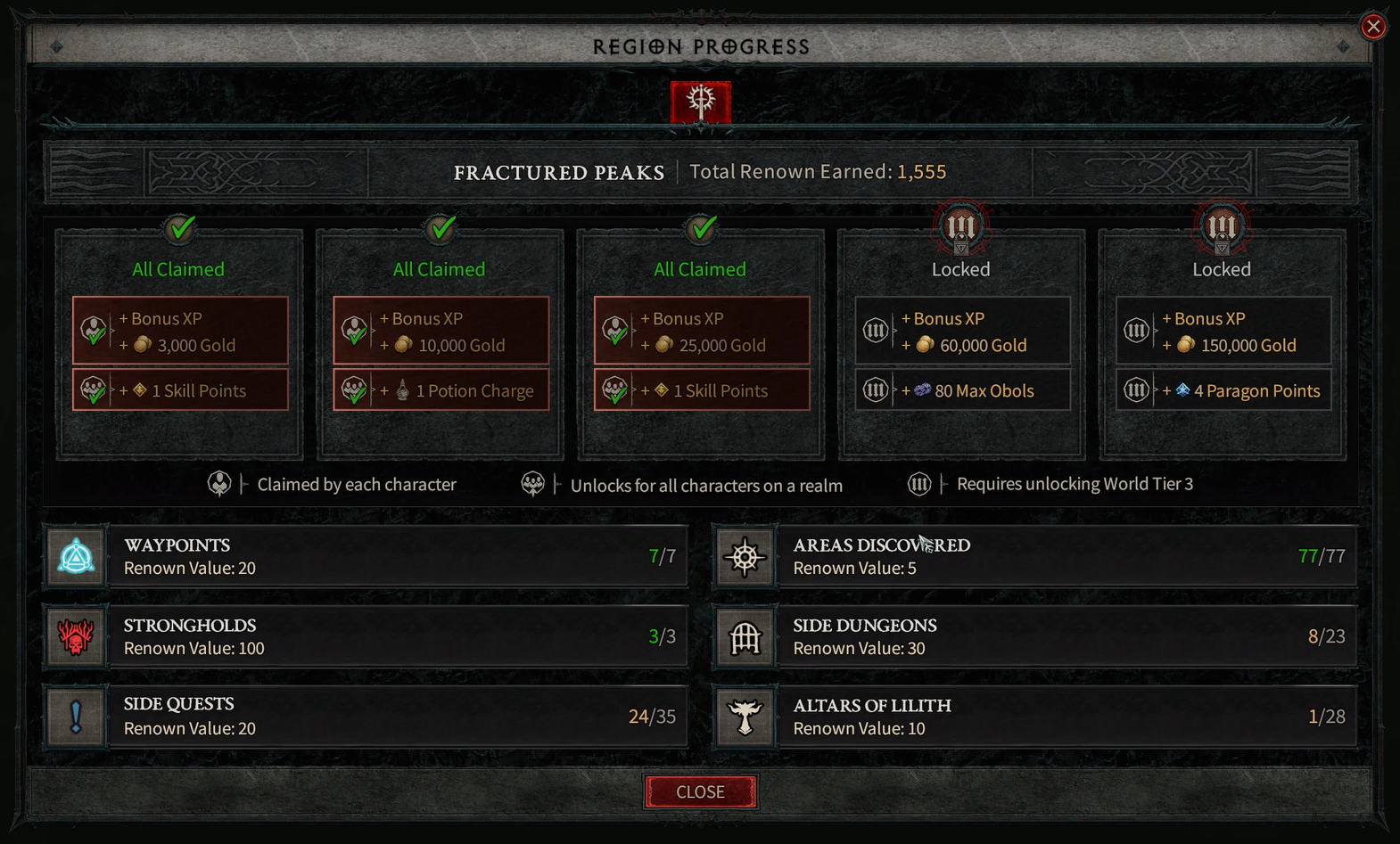
Task: Click the red X in the corner
Action: (1373, 27)
